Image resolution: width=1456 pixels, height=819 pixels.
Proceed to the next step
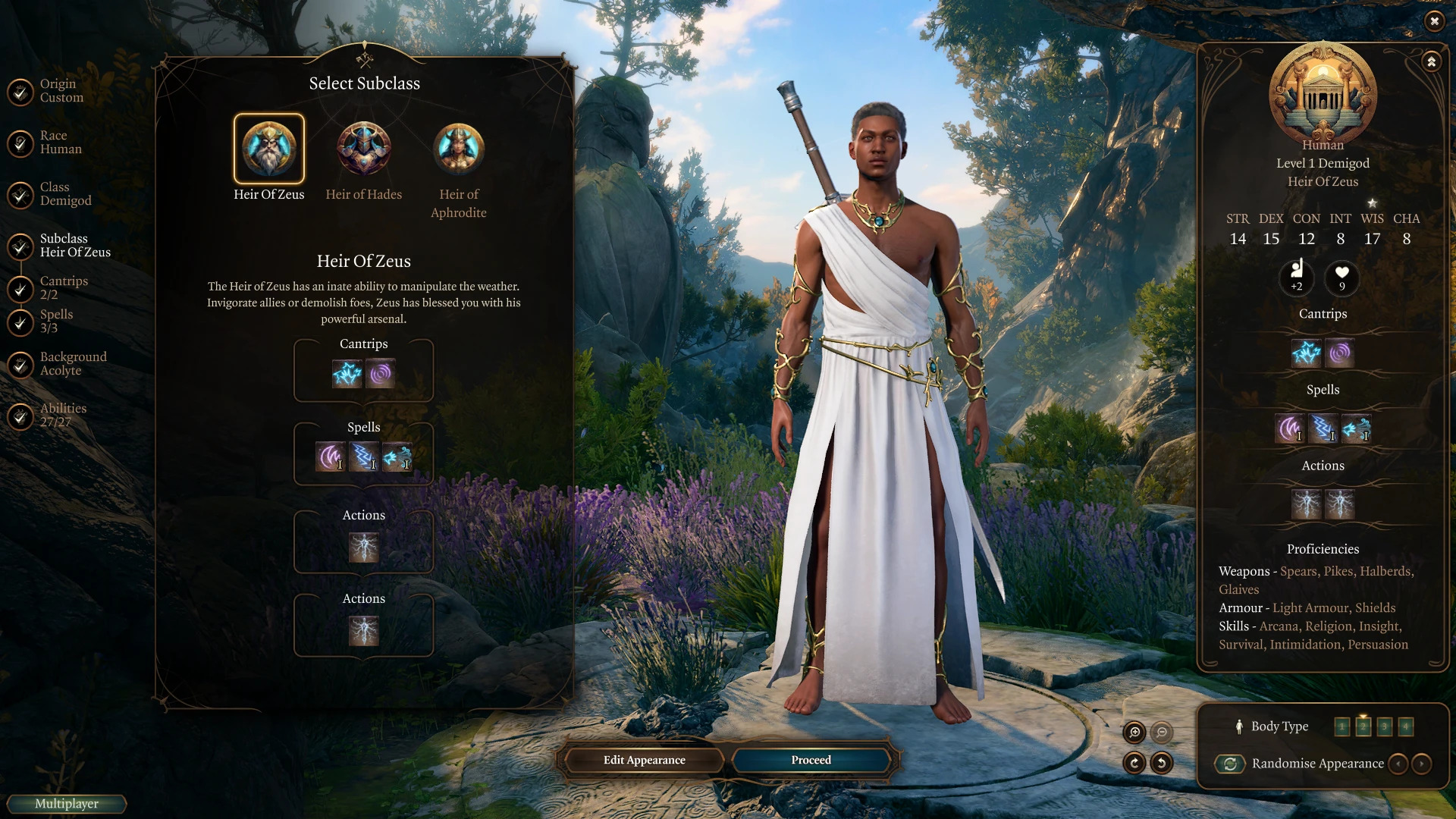click(811, 760)
